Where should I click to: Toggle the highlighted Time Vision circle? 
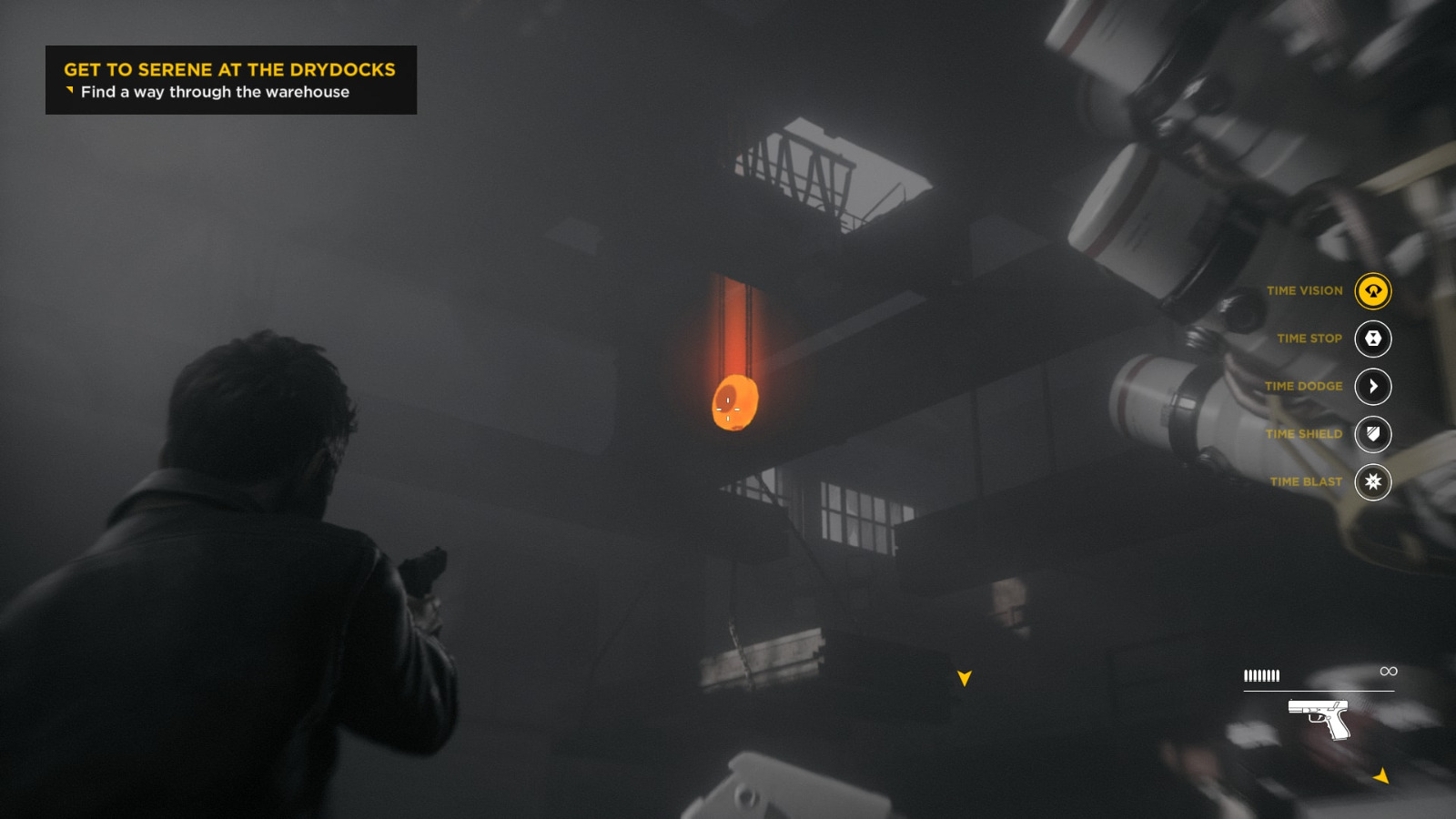tap(1374, 291)
